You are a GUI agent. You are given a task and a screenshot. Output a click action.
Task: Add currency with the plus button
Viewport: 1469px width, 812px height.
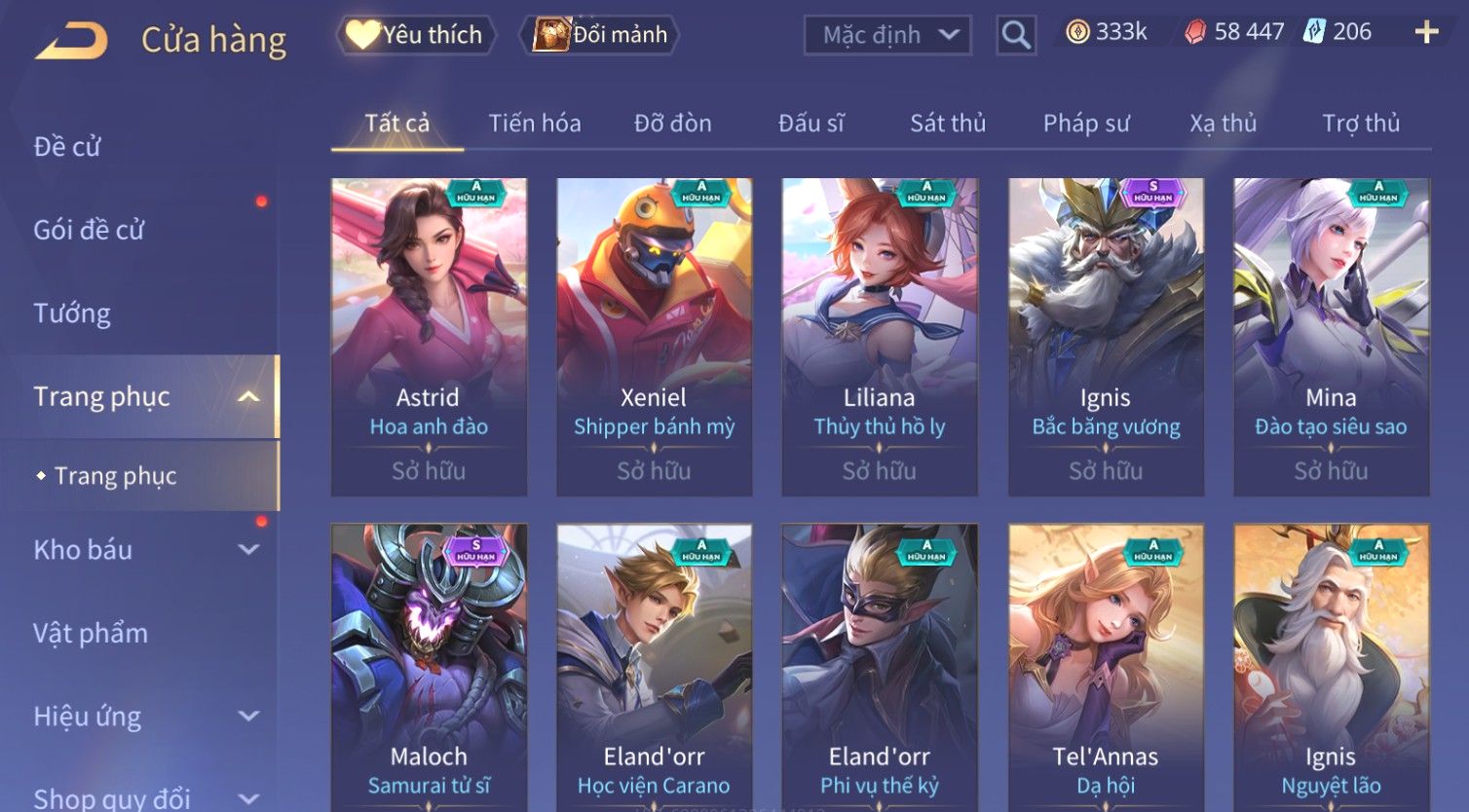(1426, 33)
